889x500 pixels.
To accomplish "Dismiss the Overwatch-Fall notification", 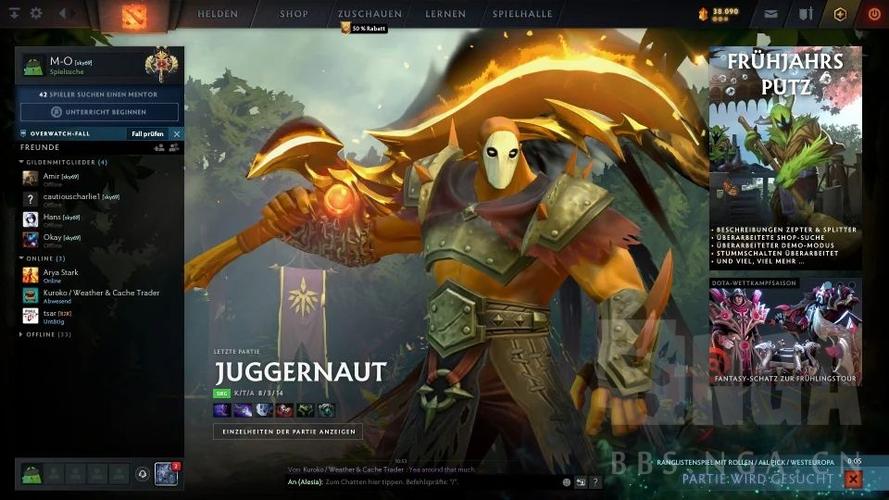I will (177, 134).
